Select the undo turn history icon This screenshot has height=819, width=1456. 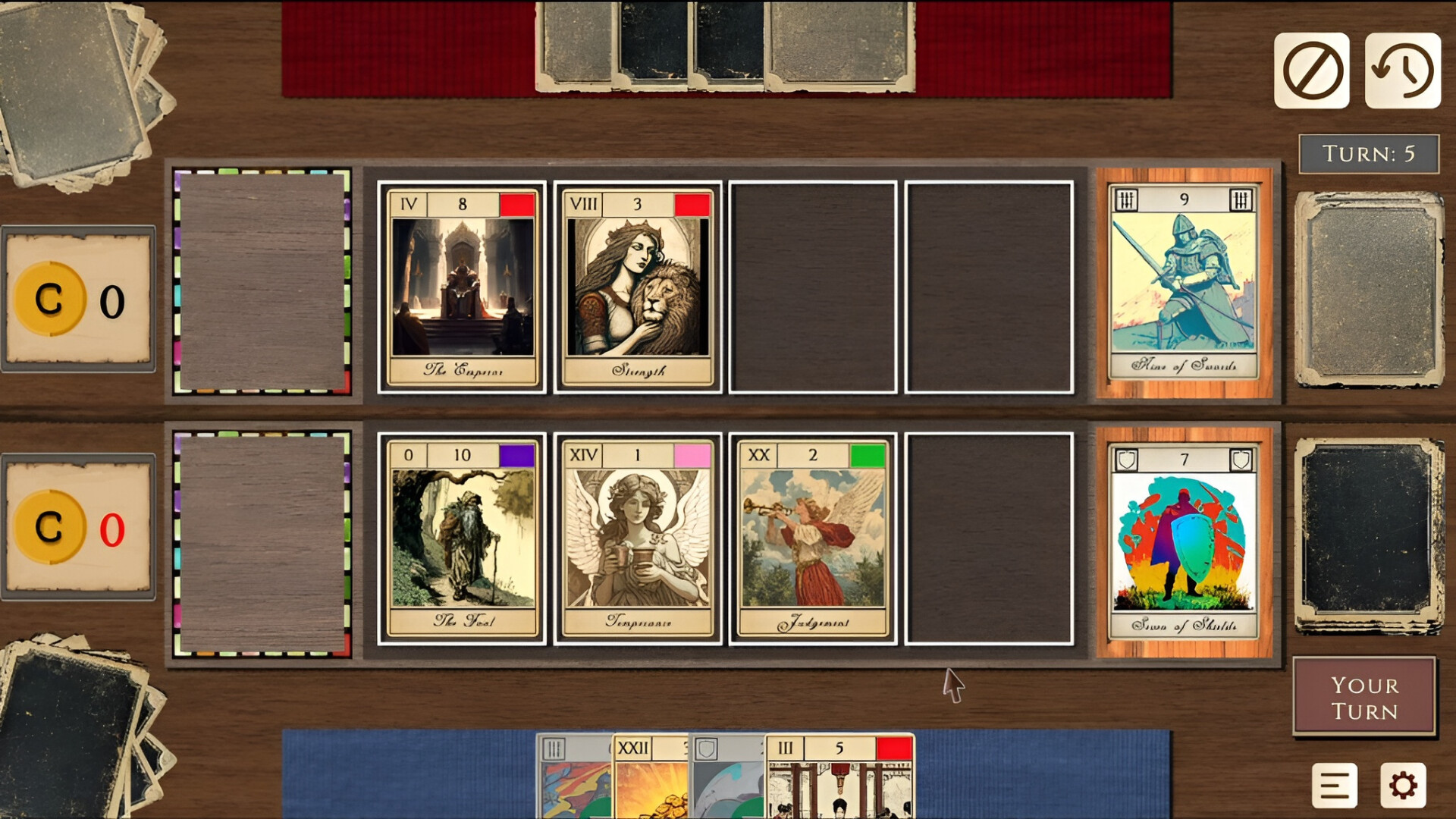point(1402,67)
